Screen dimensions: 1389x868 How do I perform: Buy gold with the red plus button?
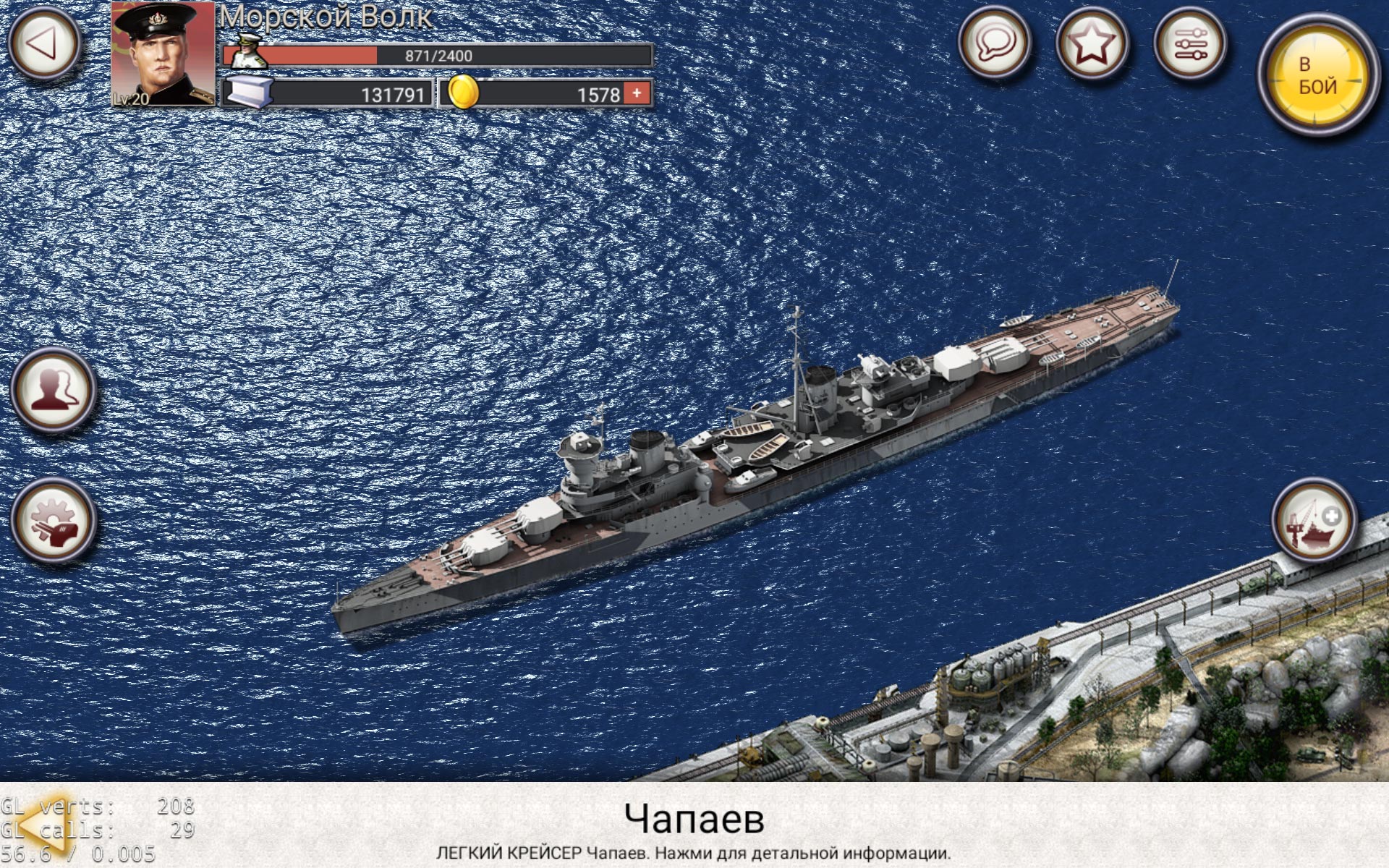[x=636, y=92]
